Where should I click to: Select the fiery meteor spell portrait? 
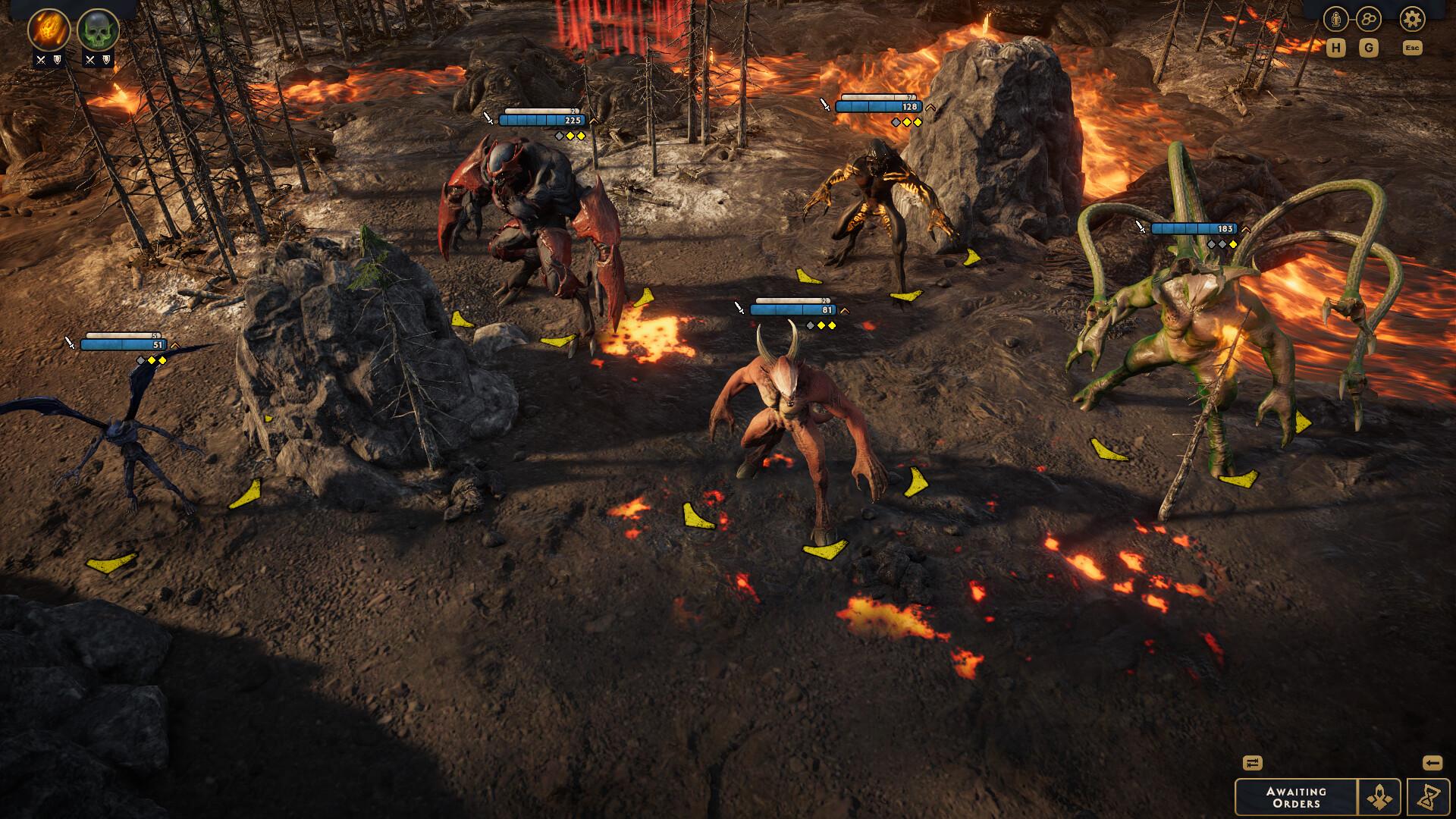[47, 27]
